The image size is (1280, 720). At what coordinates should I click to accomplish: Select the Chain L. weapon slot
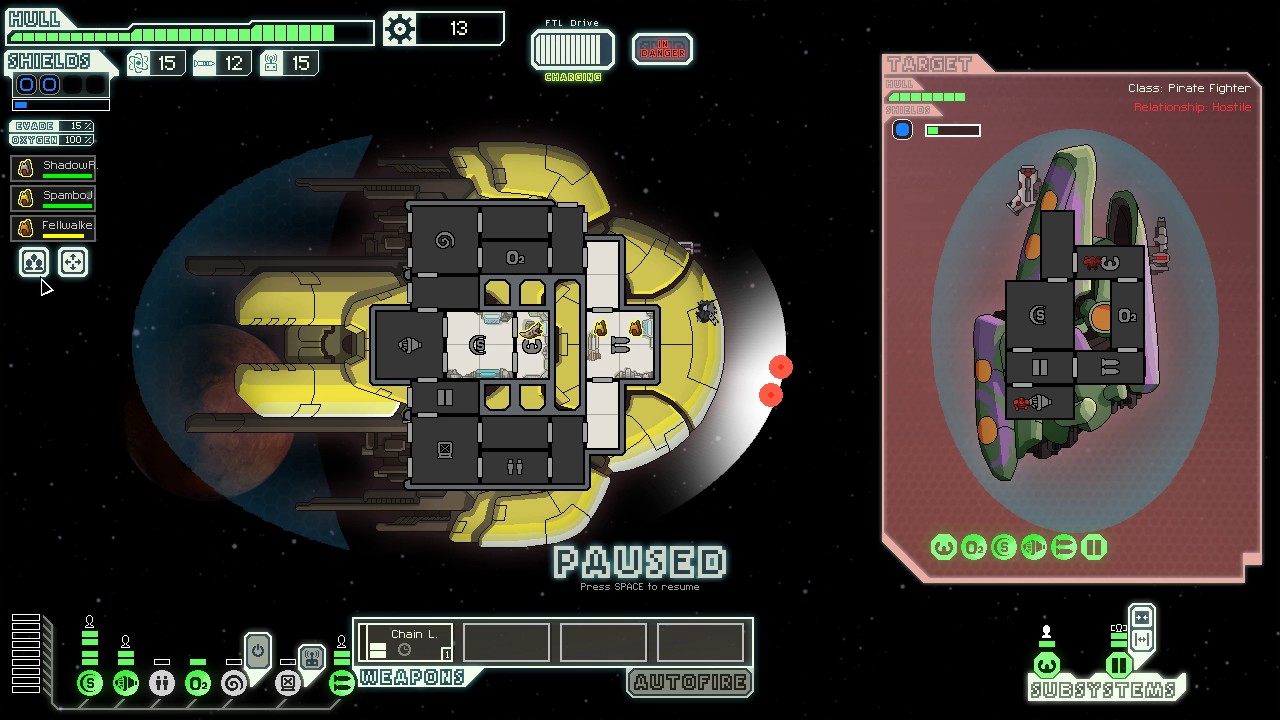click(406, 642)
